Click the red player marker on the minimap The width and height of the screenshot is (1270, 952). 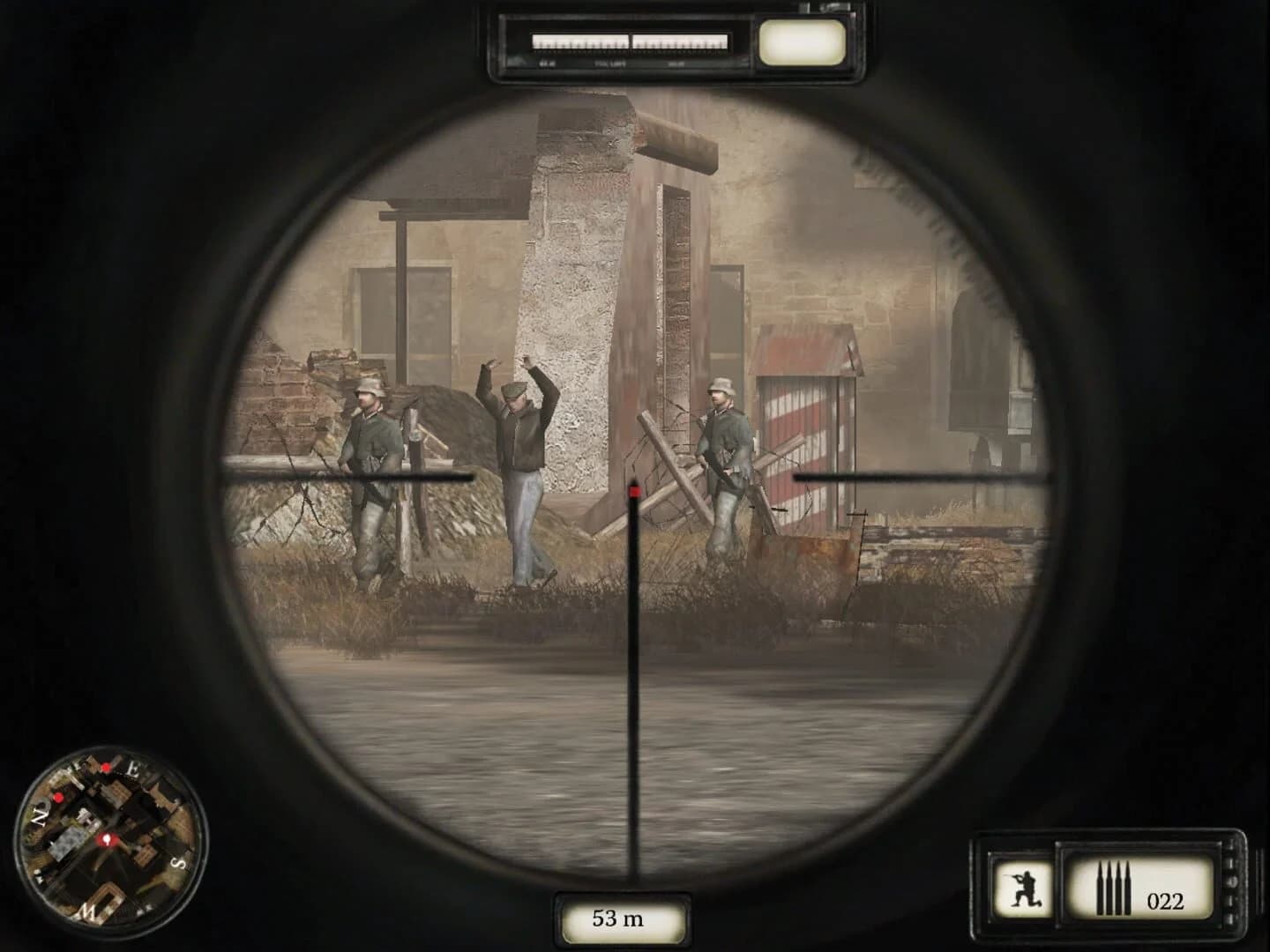[x=107, y=839]
